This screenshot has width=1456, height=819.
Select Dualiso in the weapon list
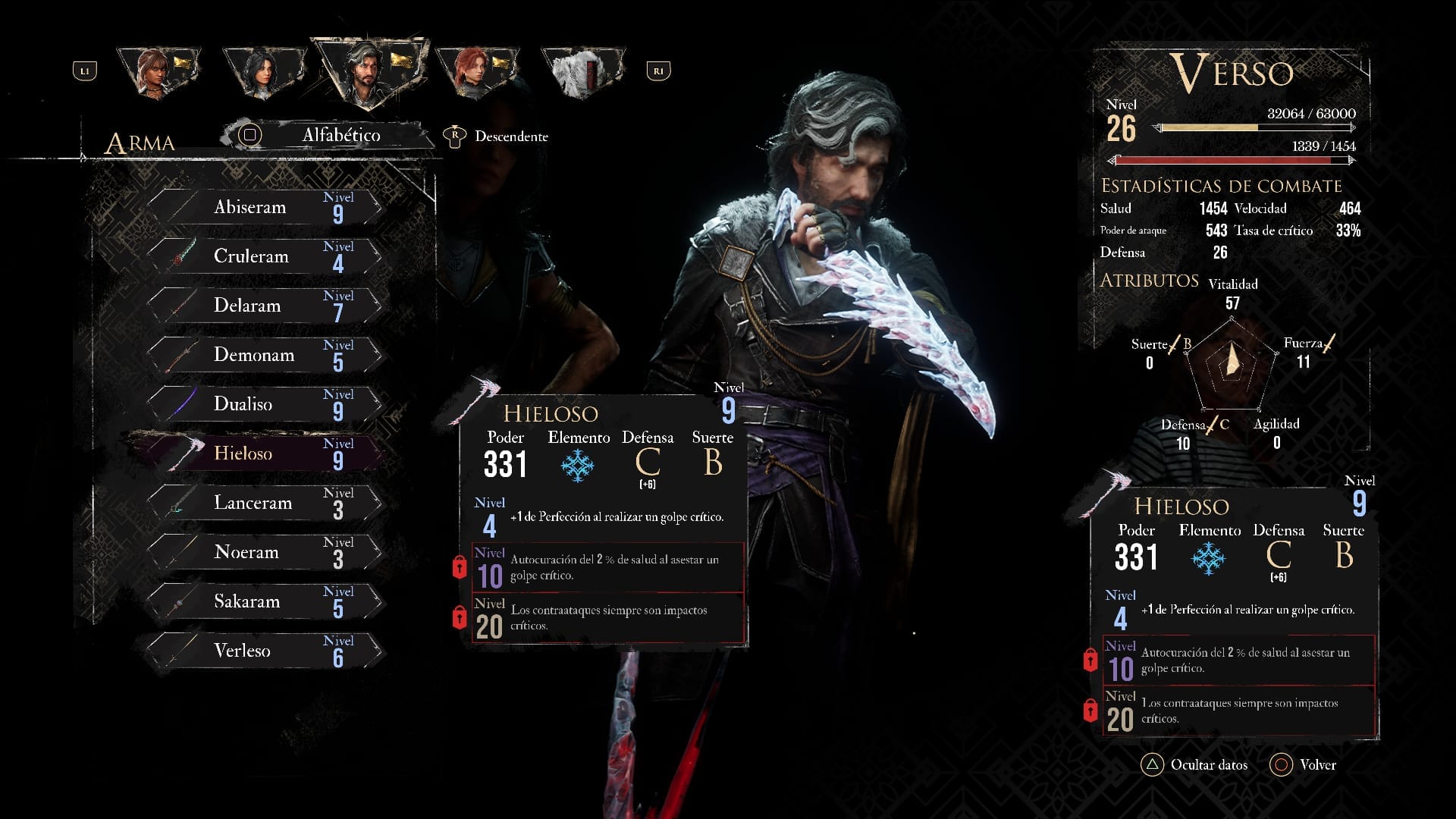coord(262,404)
